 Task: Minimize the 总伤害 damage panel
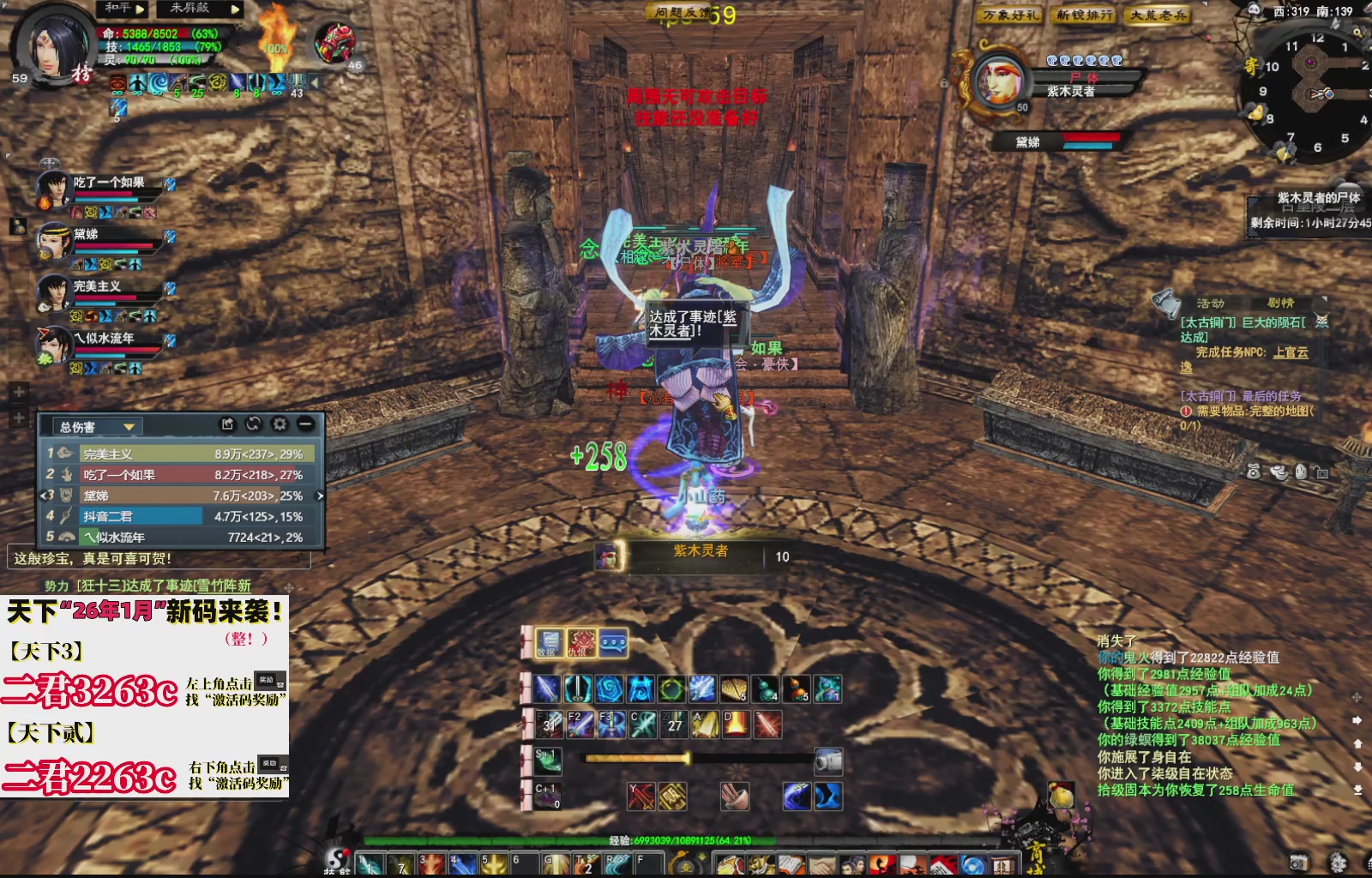[306, 425]
